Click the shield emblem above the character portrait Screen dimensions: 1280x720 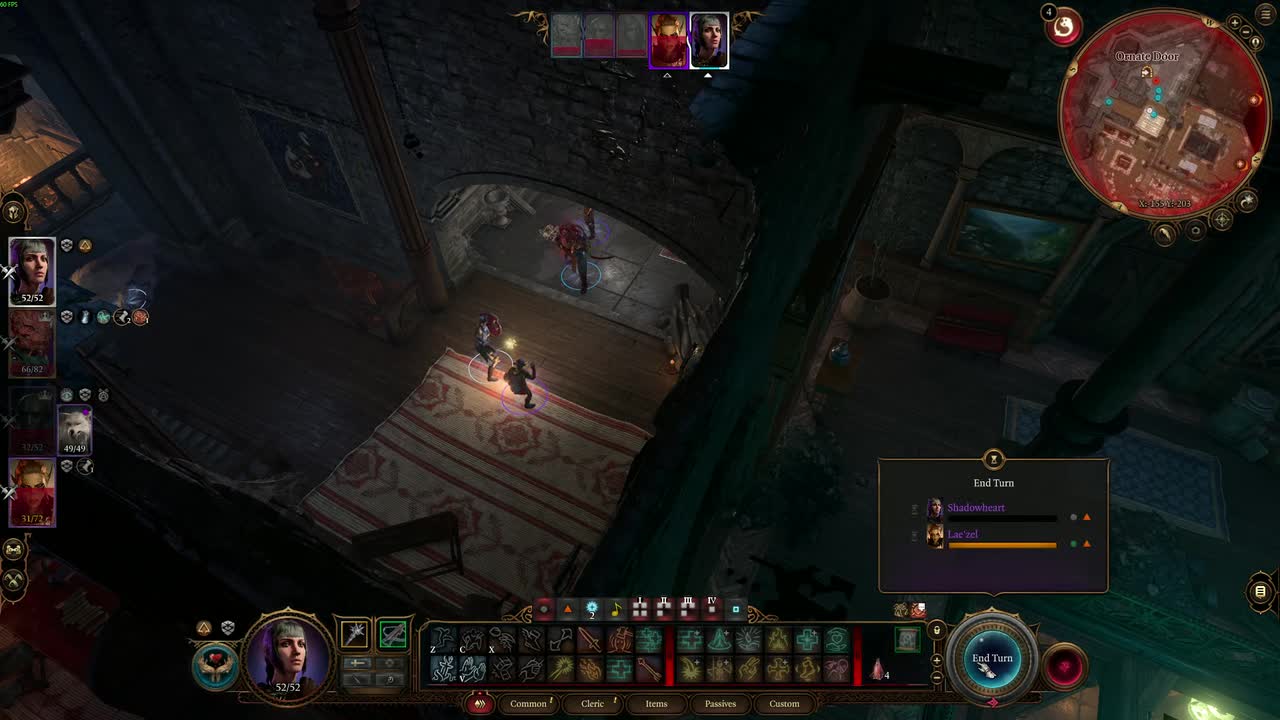[228, 628]
